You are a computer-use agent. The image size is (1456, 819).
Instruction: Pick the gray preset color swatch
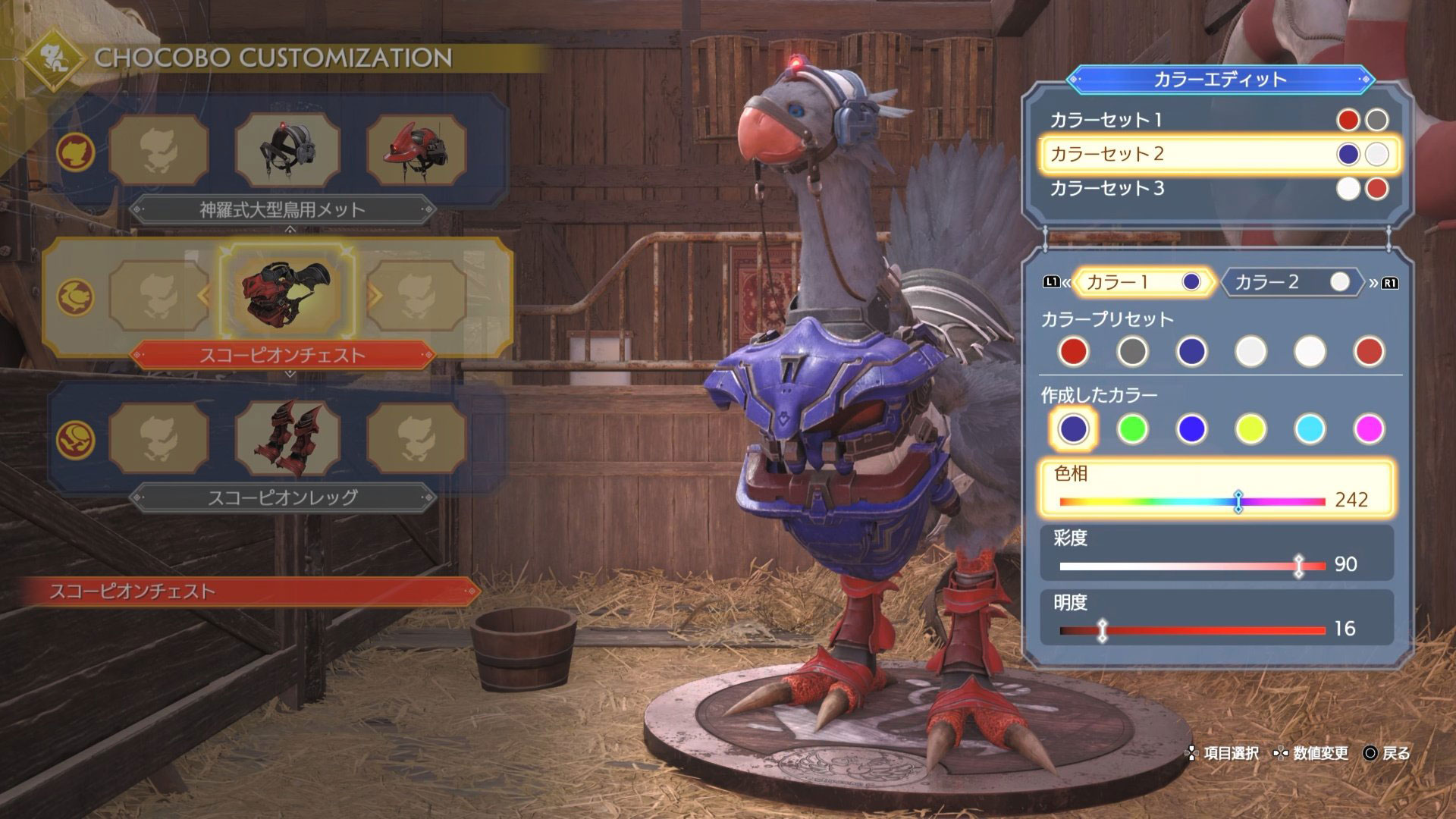coord(1132,351)
